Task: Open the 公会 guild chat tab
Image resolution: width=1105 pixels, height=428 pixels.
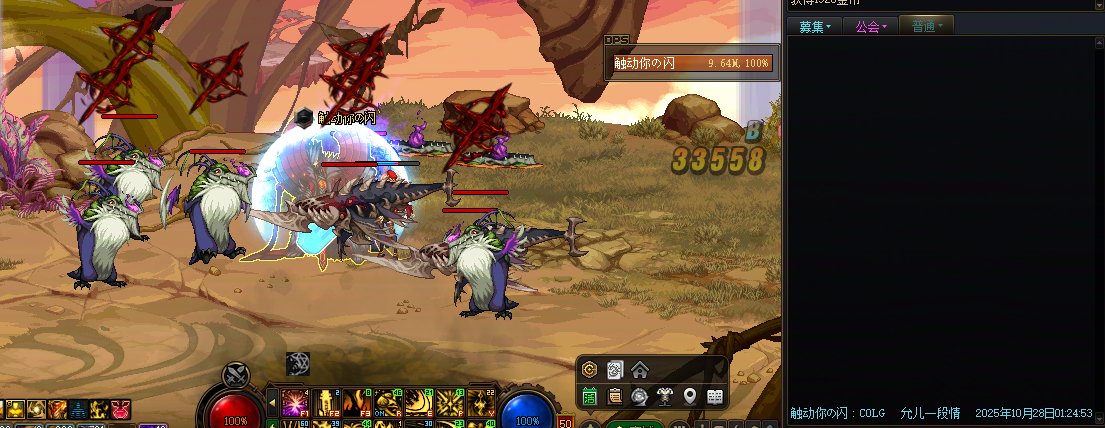Action: pyautogui.click(x=870, y=27)
